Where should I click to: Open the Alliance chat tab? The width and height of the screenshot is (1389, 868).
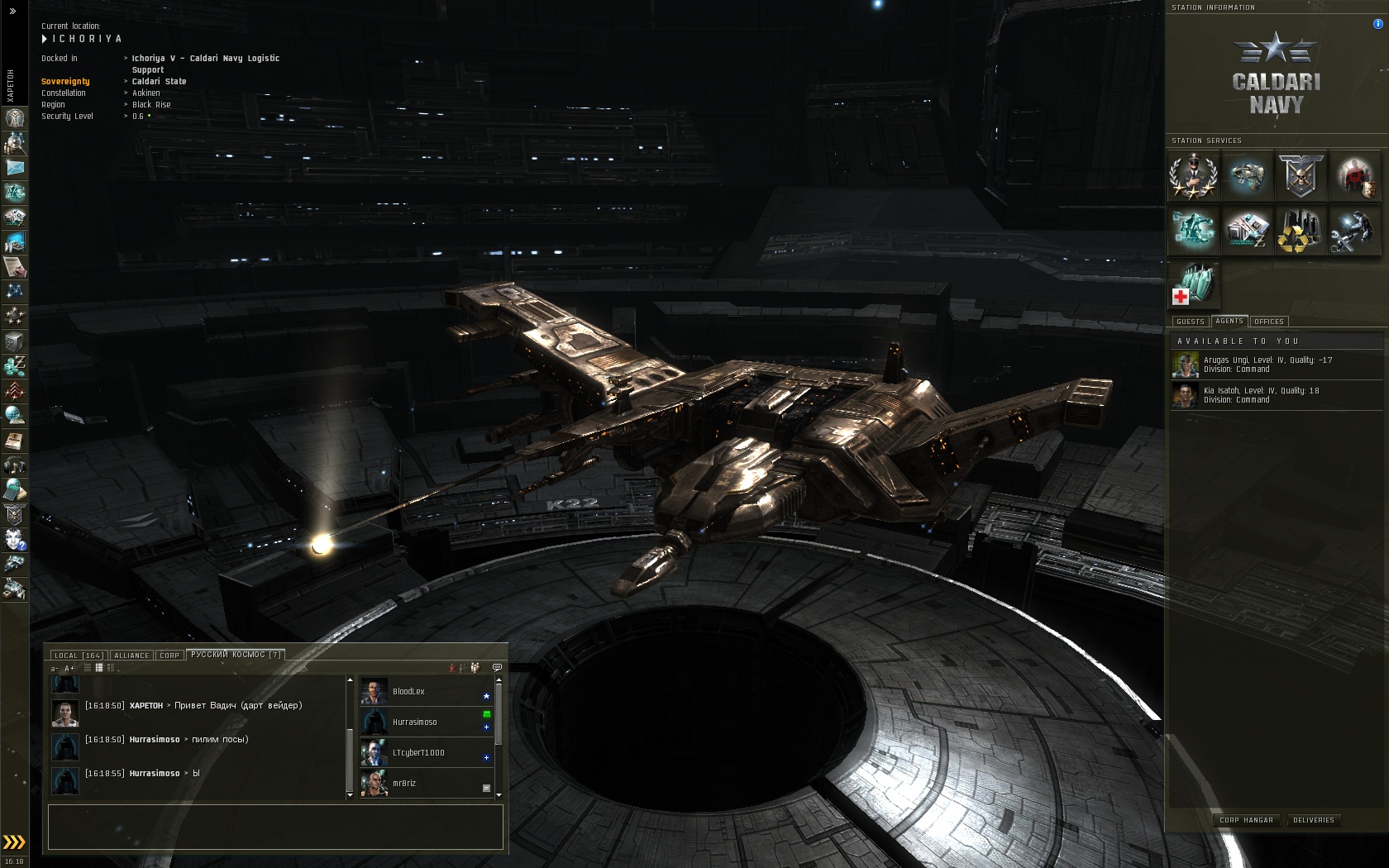tap(131, 656)
